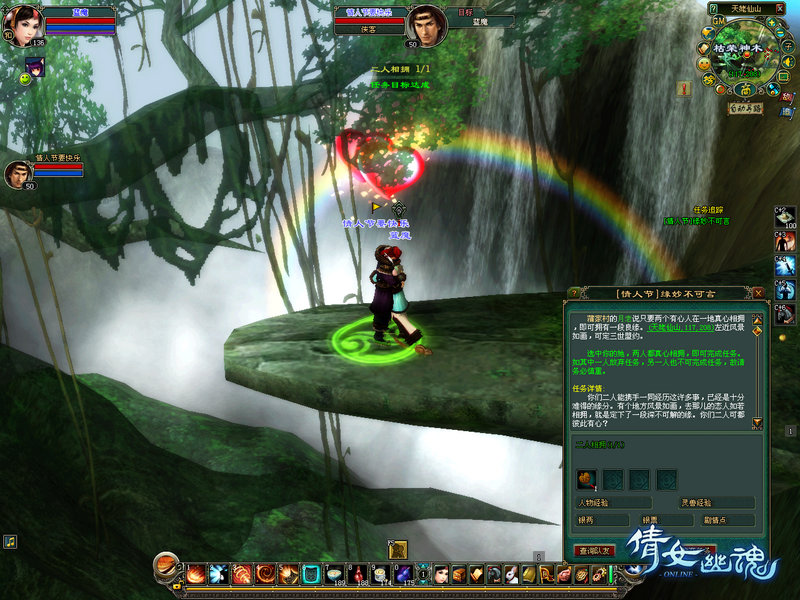Select the quest reward item icon
Screen dimensions: 800x600
[587, 479]
